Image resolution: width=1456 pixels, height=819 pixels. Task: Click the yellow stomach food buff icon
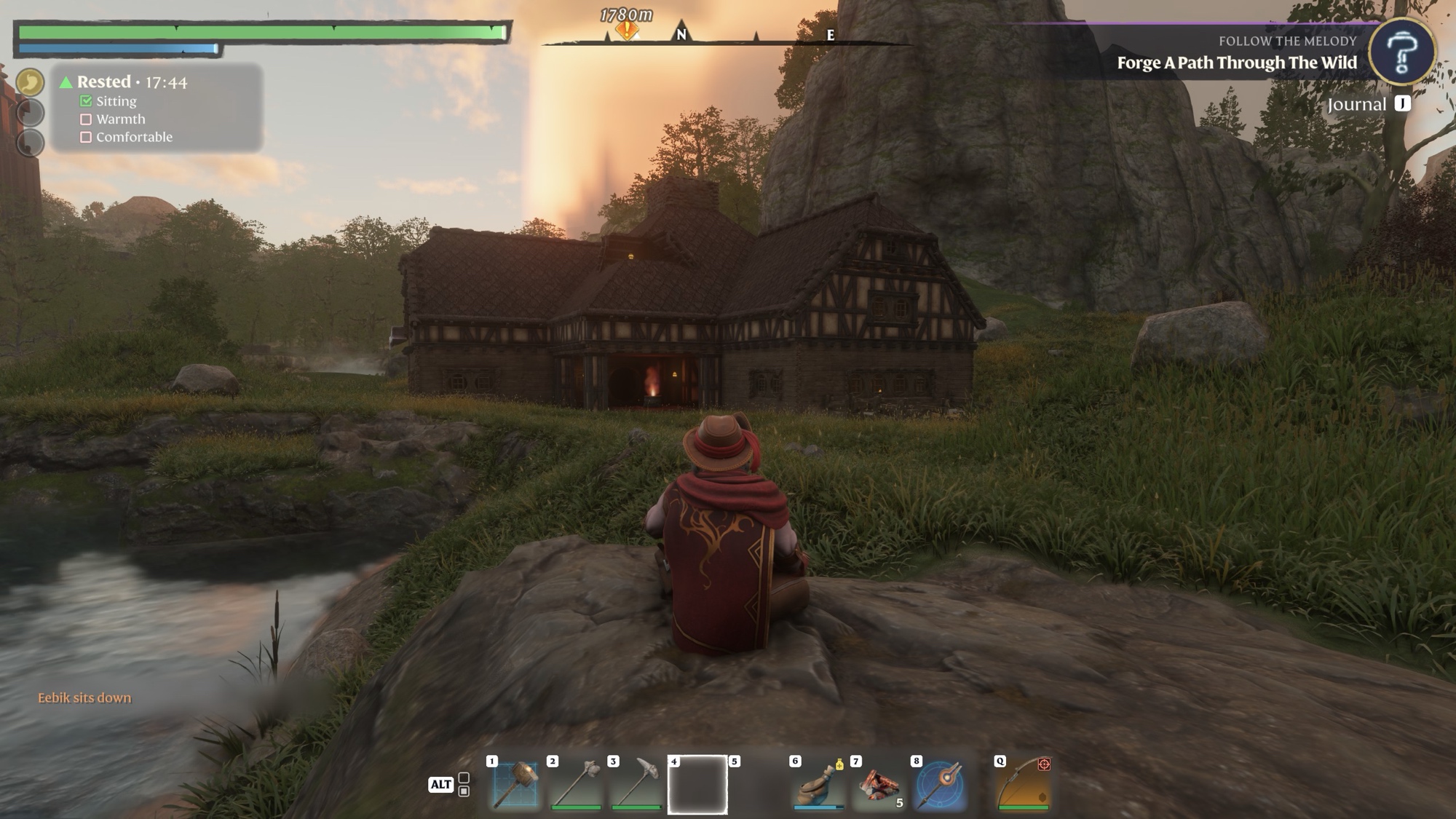click(30, 82)
